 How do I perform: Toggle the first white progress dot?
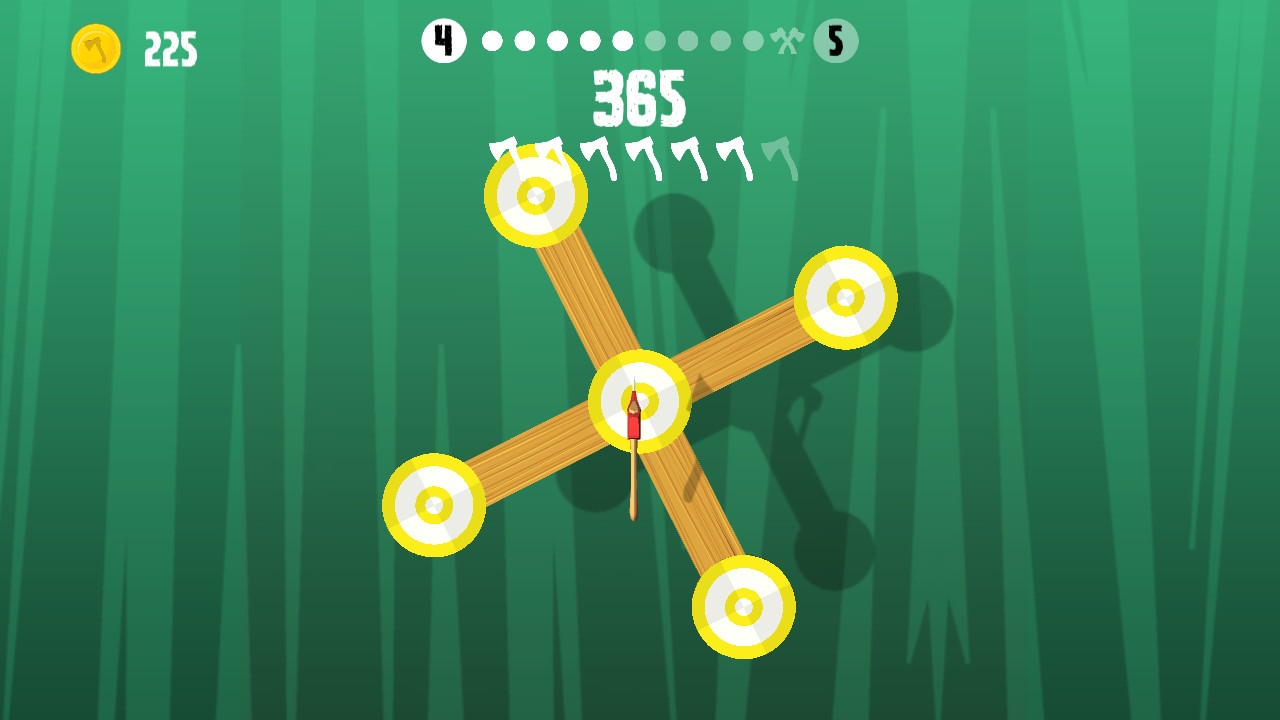click(x=490, y=40)
